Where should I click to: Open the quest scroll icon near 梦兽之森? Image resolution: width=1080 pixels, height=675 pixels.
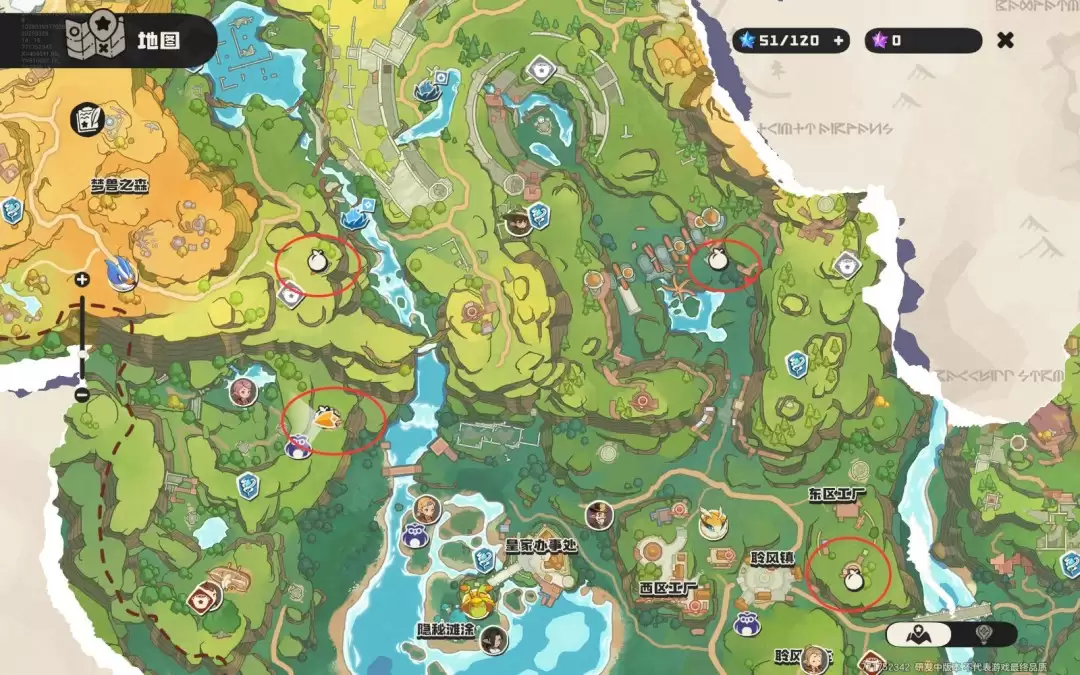pos(87,119)
